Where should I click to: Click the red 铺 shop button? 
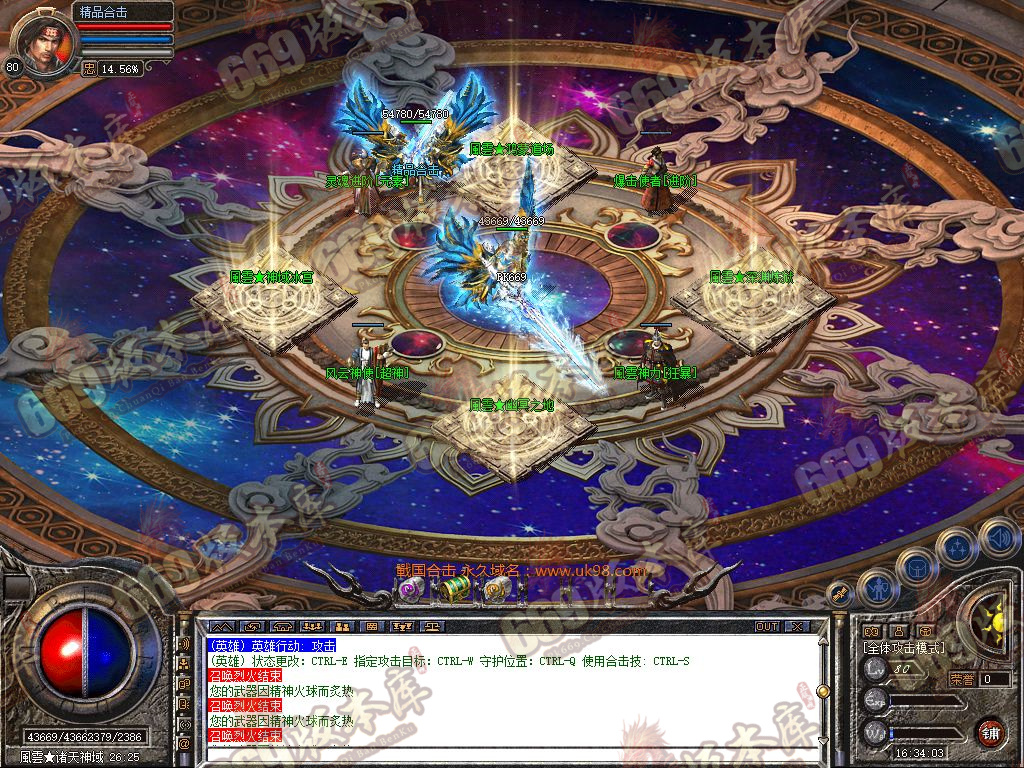990,732
